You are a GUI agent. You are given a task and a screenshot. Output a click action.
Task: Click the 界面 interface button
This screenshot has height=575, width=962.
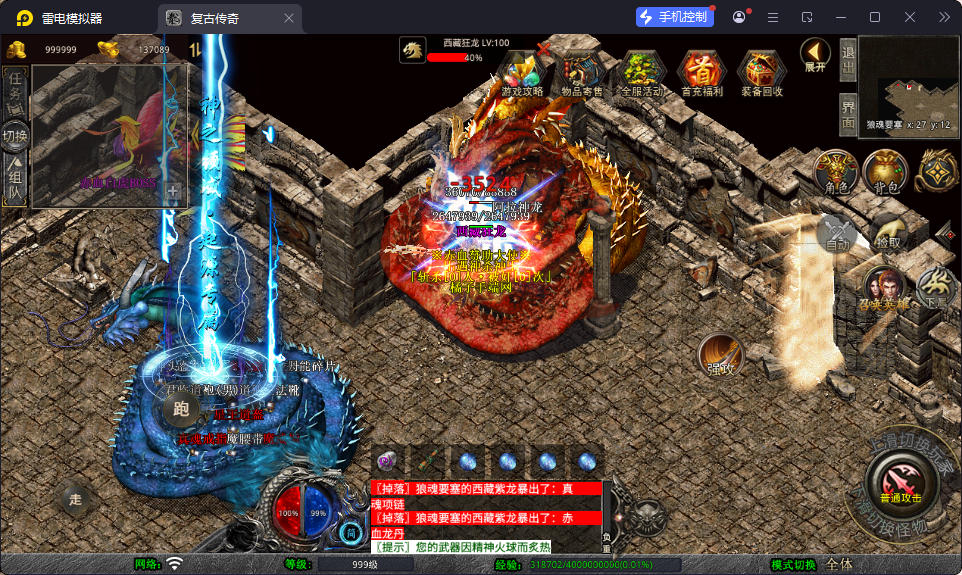[x=847, y=113]
